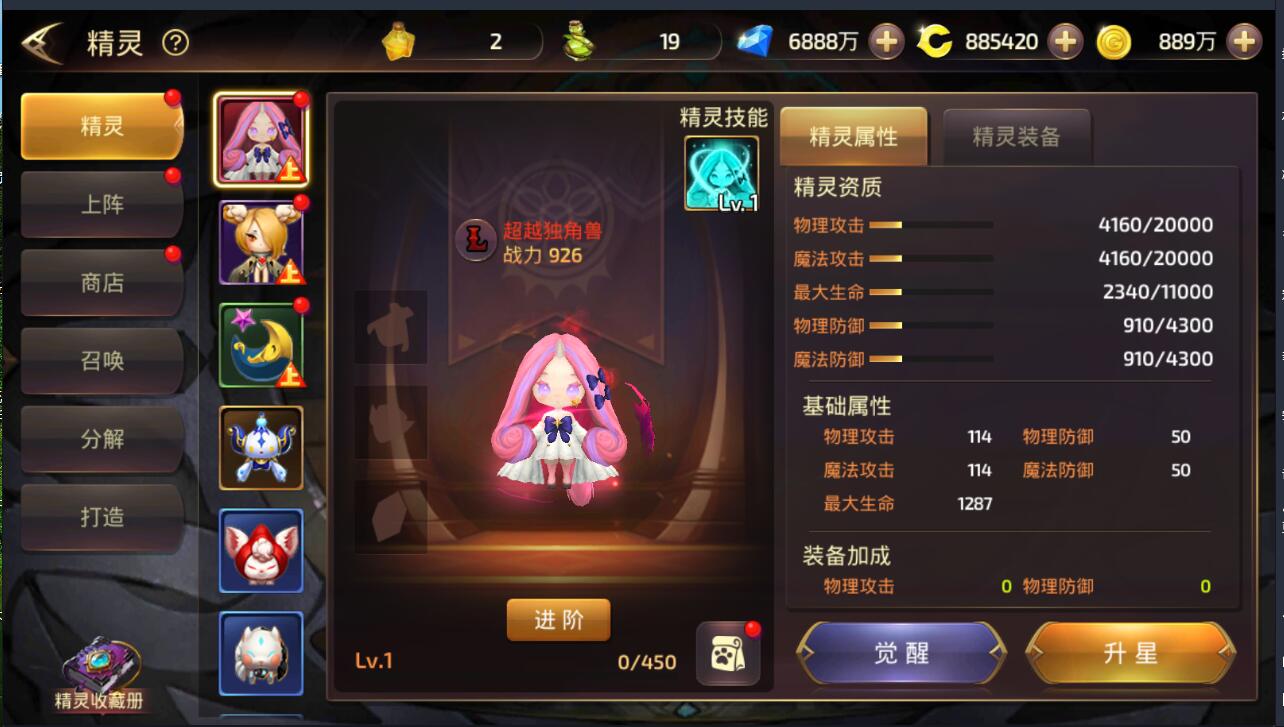Activate the 觉醒 awaken button
This screenshot has width=1284, height=727.
coord(902,653)
